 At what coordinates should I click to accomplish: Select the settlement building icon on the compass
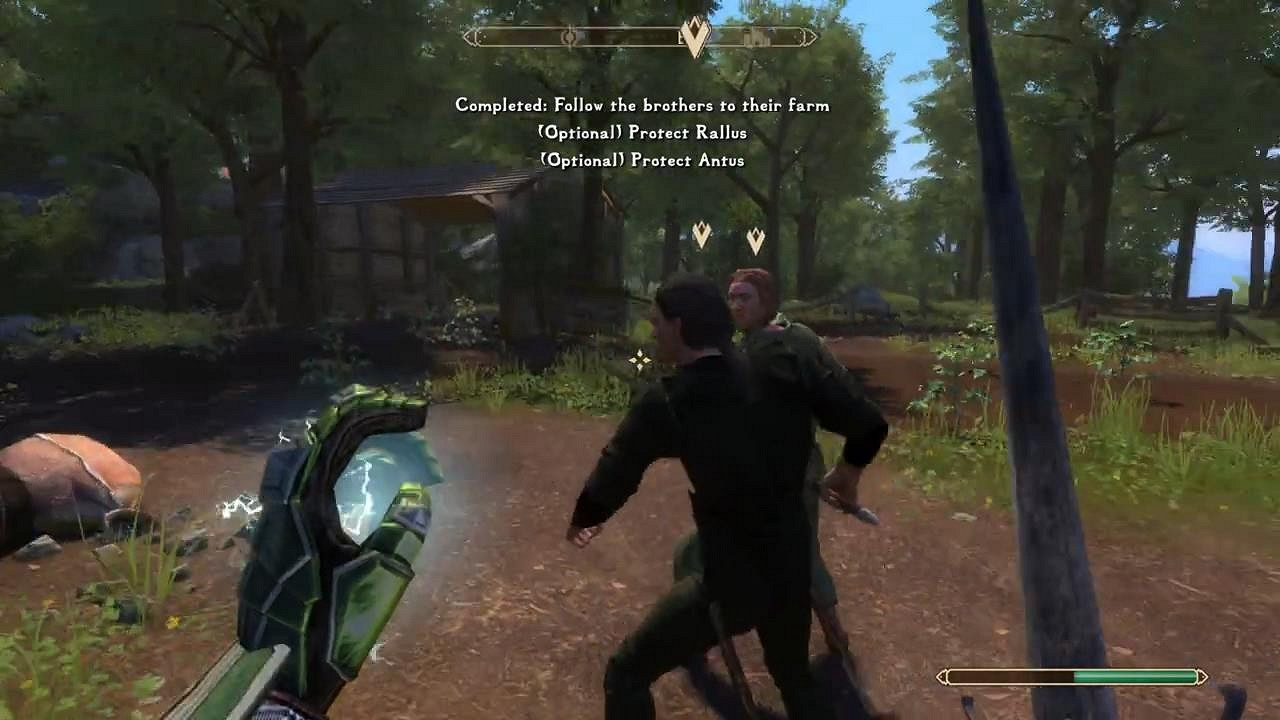(756, 37)
